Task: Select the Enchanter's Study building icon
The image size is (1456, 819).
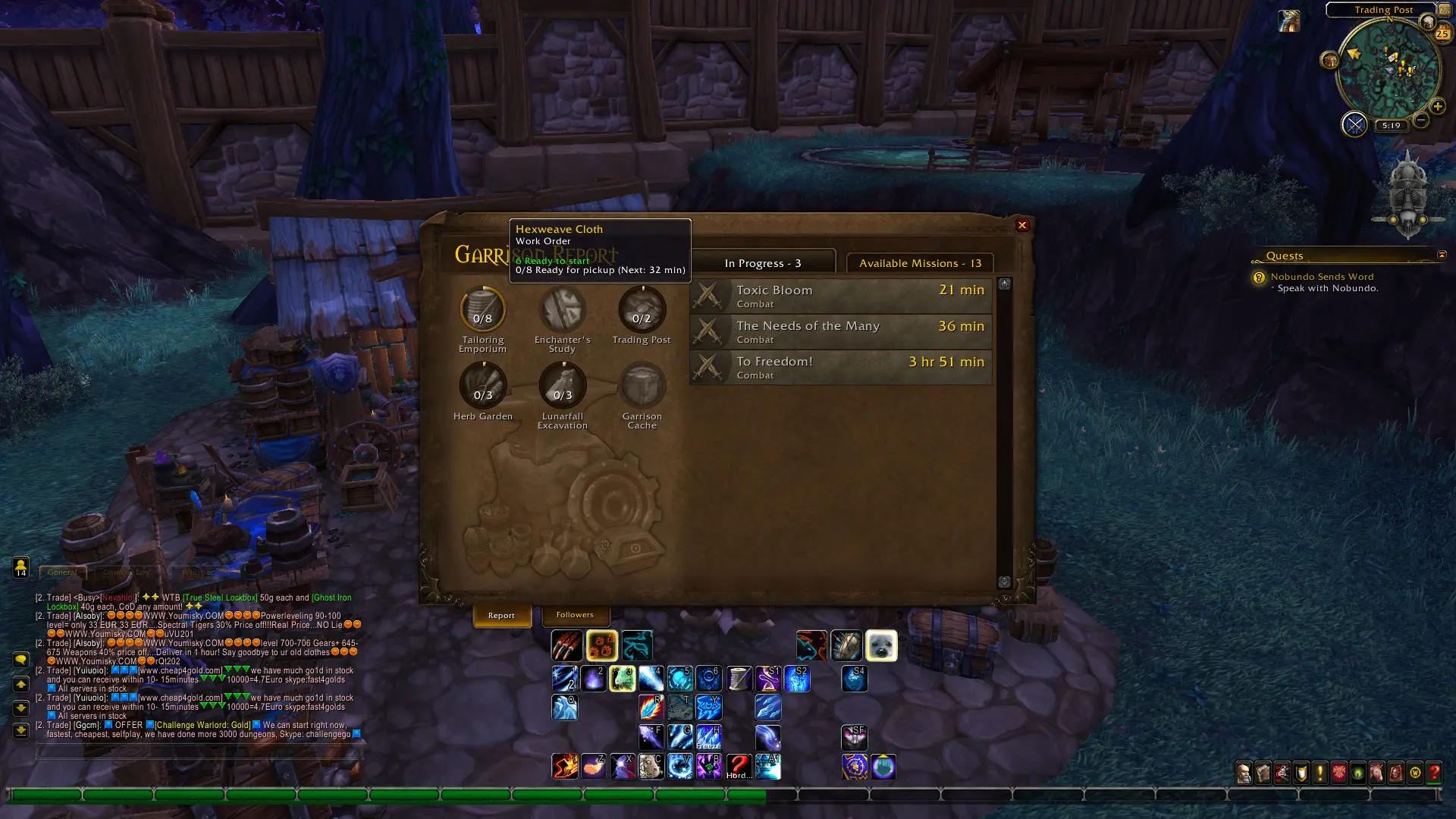Action: 562,310
